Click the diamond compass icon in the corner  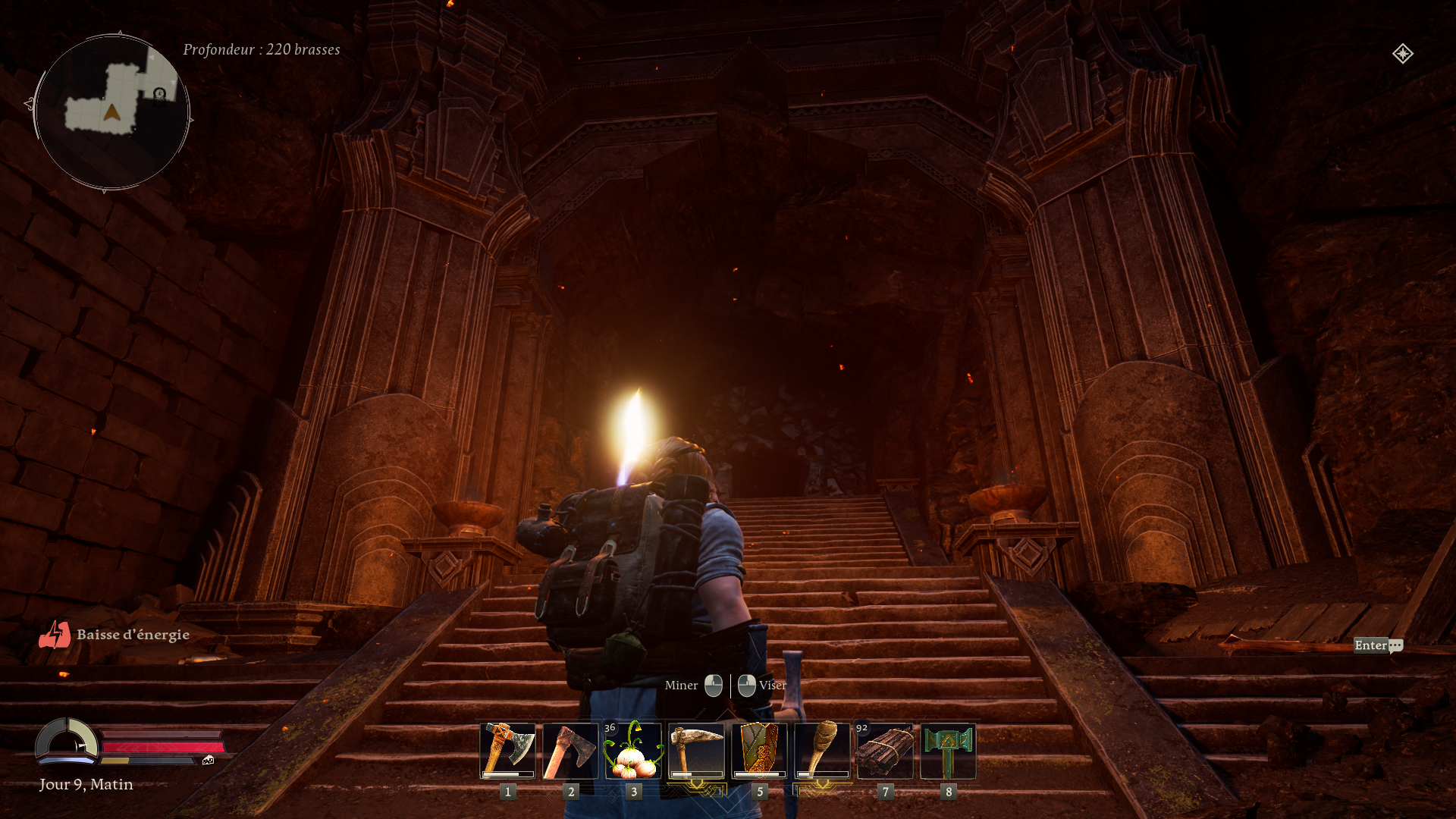(1402, 54)
